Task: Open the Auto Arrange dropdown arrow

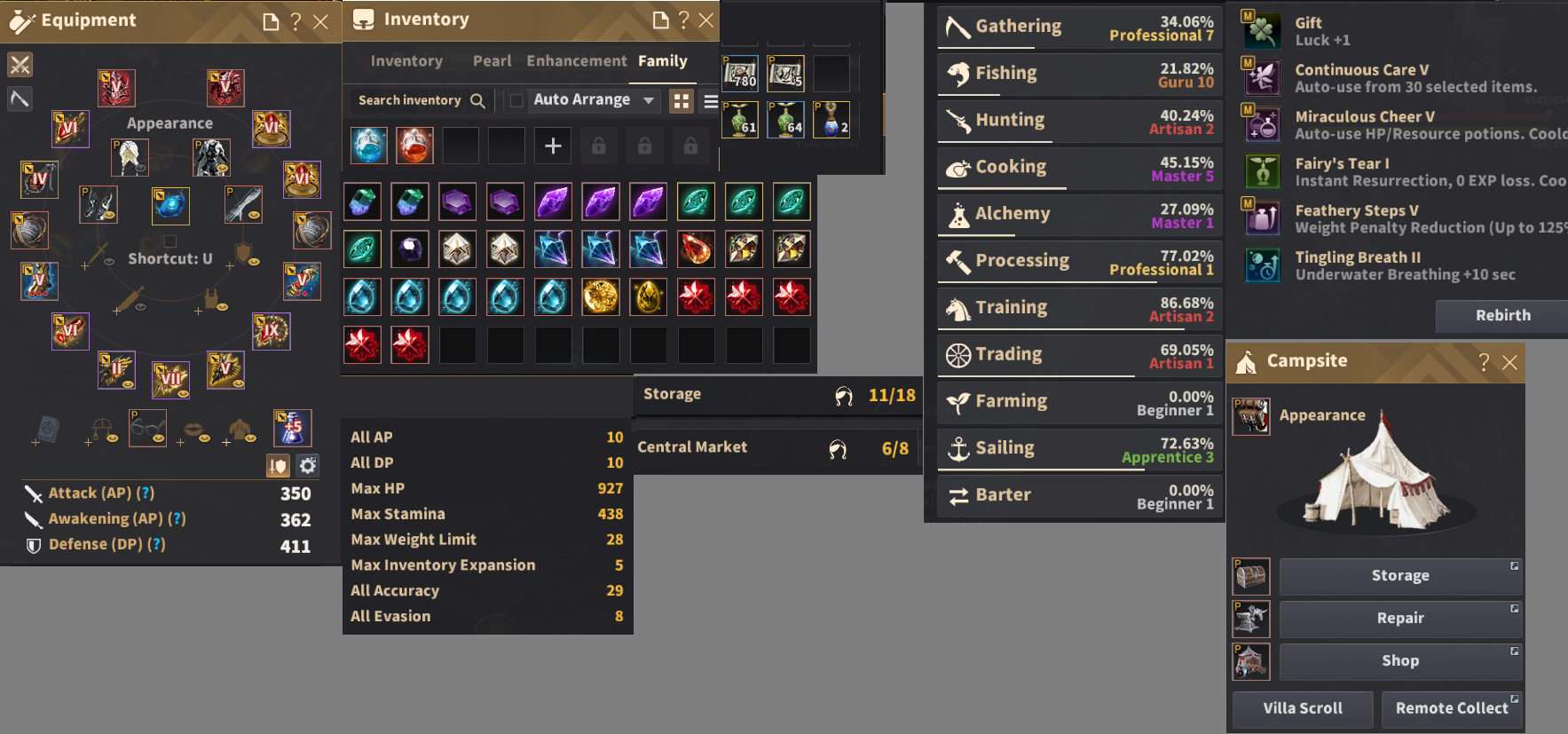Action: [649, 100]
